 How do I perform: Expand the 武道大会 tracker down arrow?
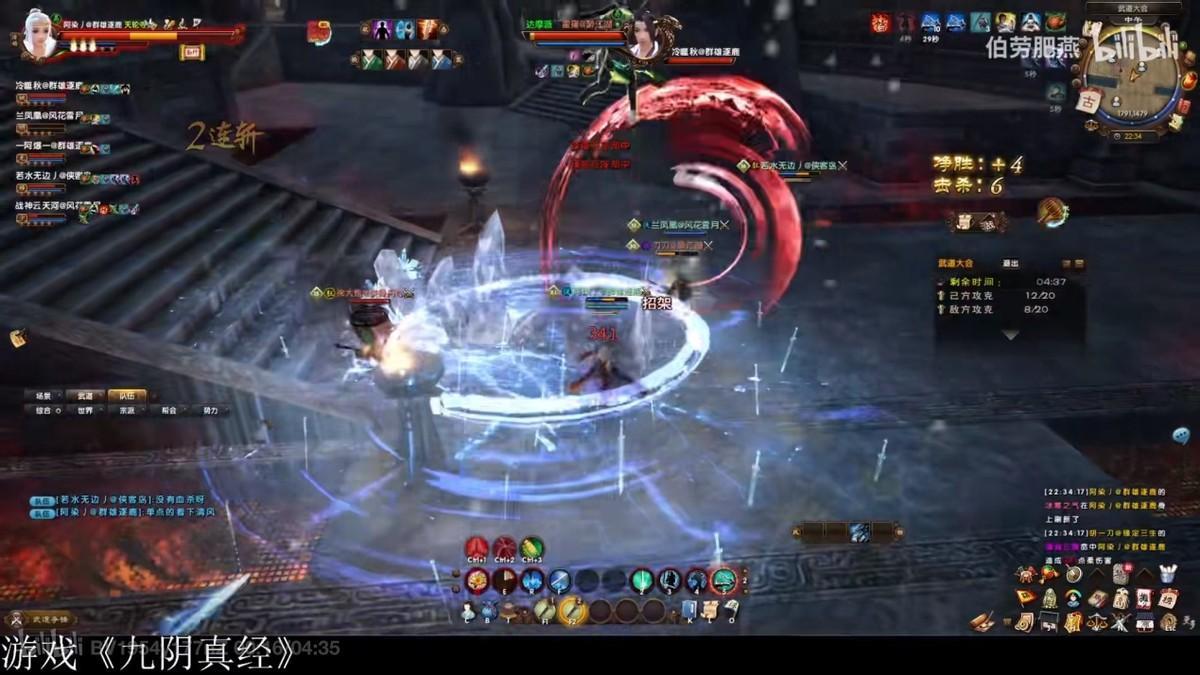coord(1009,335)
